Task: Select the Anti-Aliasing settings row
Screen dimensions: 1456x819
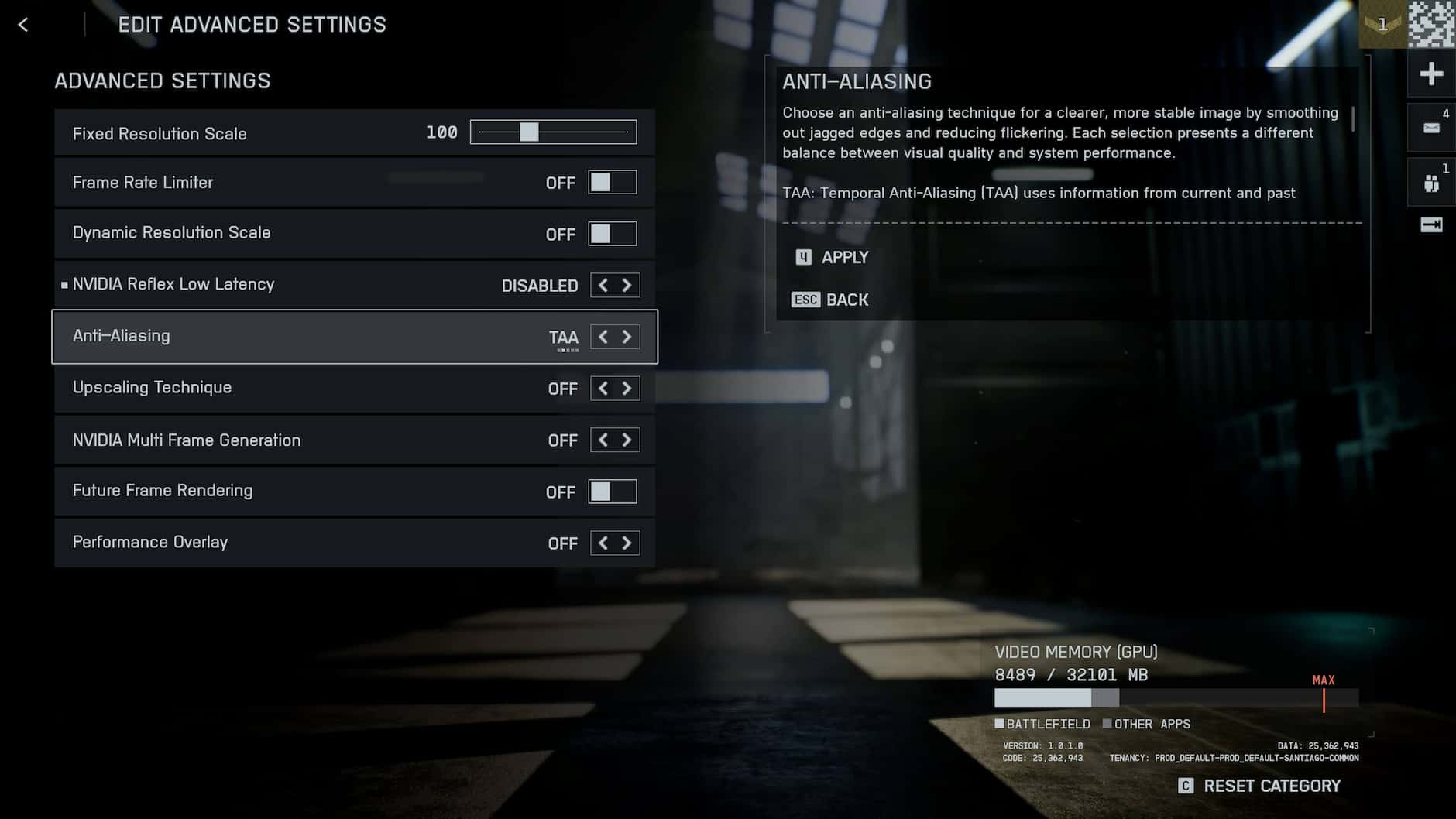Action: [310, 337]
